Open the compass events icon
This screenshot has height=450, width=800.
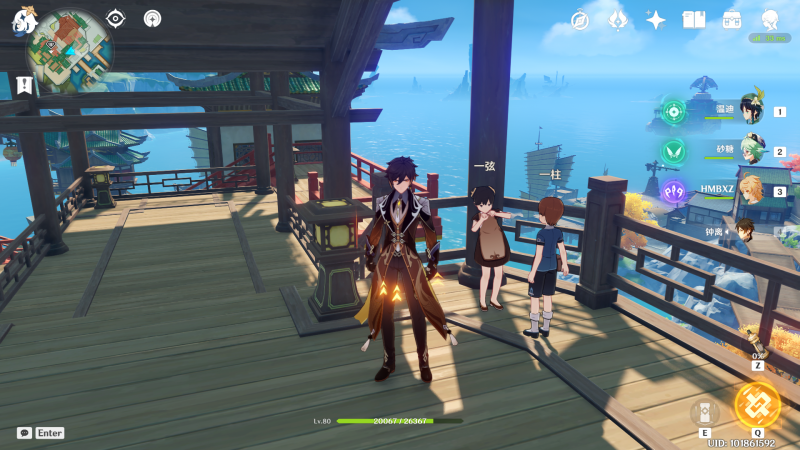click(x=580, y=20)
